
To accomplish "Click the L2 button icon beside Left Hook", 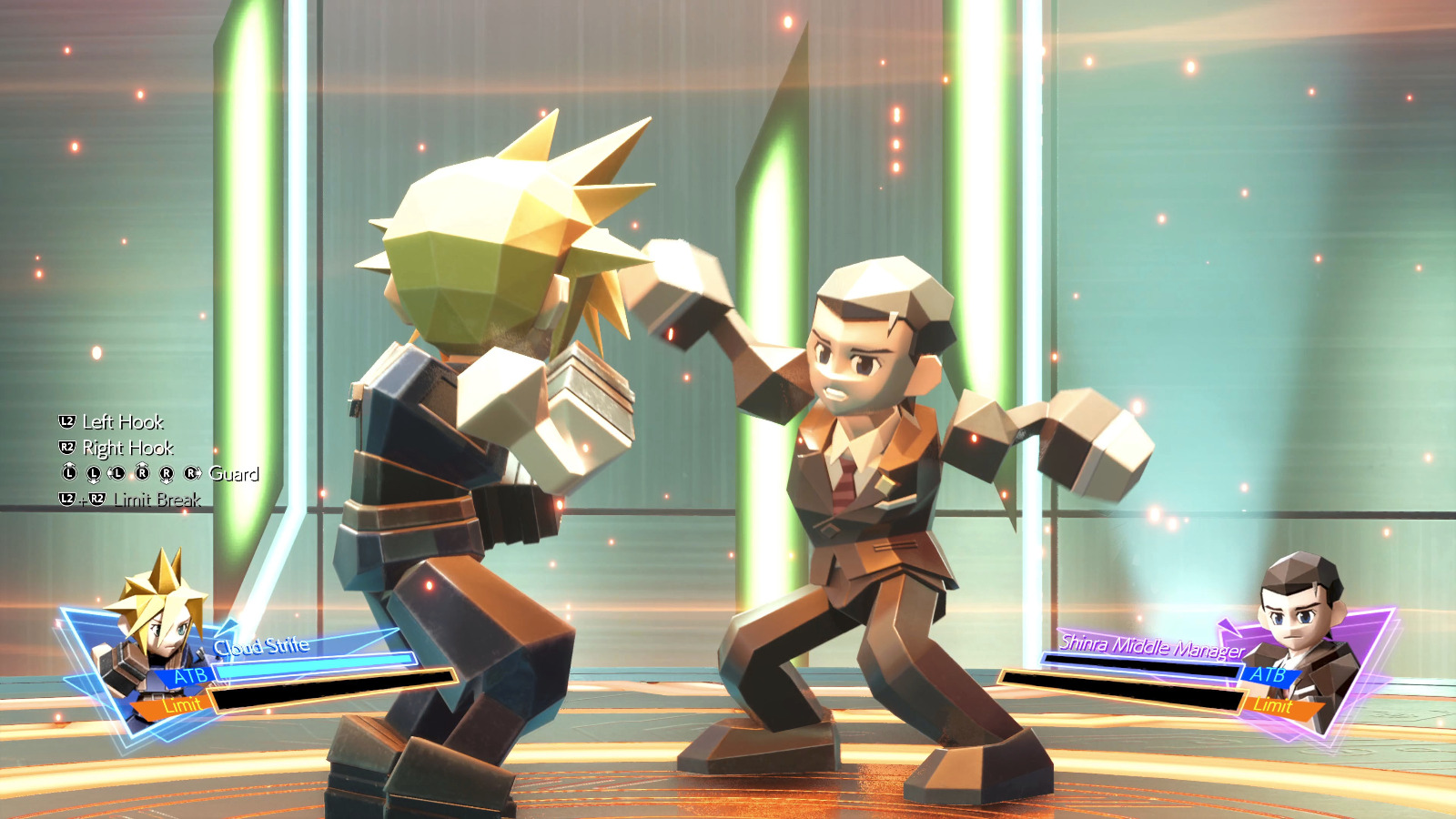I will click(67, 420).
